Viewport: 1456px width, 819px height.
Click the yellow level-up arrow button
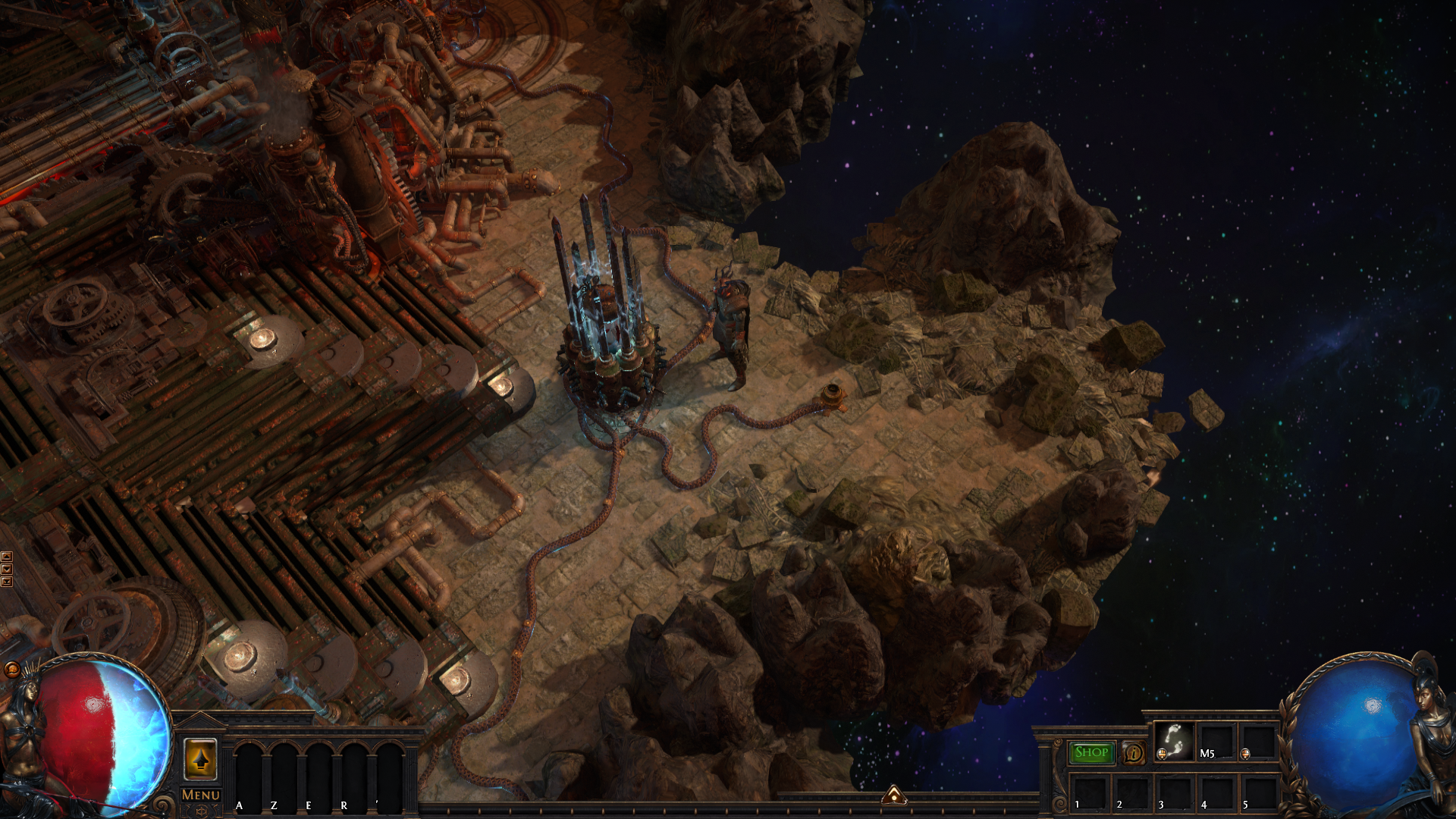[200, 759]
